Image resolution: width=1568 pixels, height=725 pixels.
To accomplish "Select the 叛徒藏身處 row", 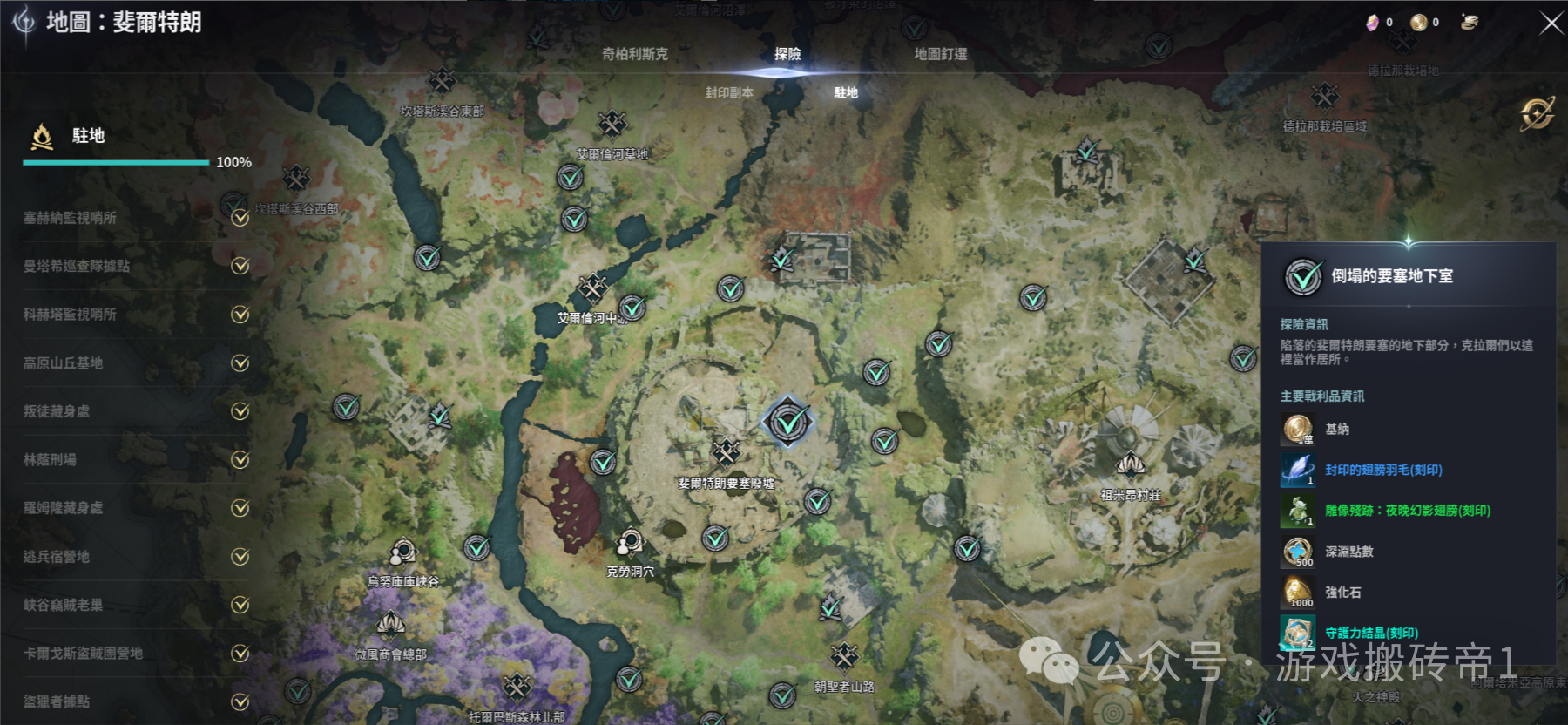I will tap(57, 411).
